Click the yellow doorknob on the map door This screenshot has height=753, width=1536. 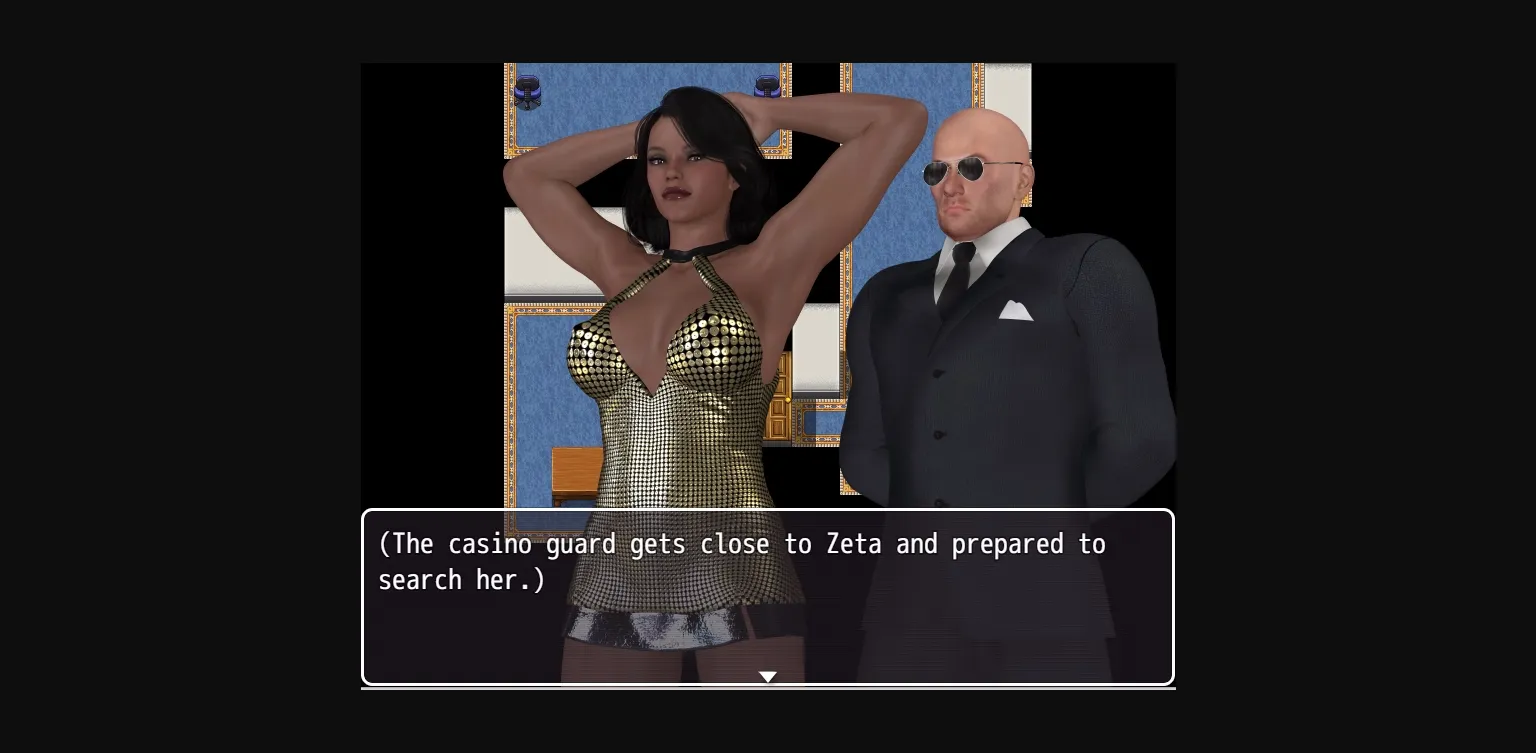pyautogui.click(x=788, y=399)
